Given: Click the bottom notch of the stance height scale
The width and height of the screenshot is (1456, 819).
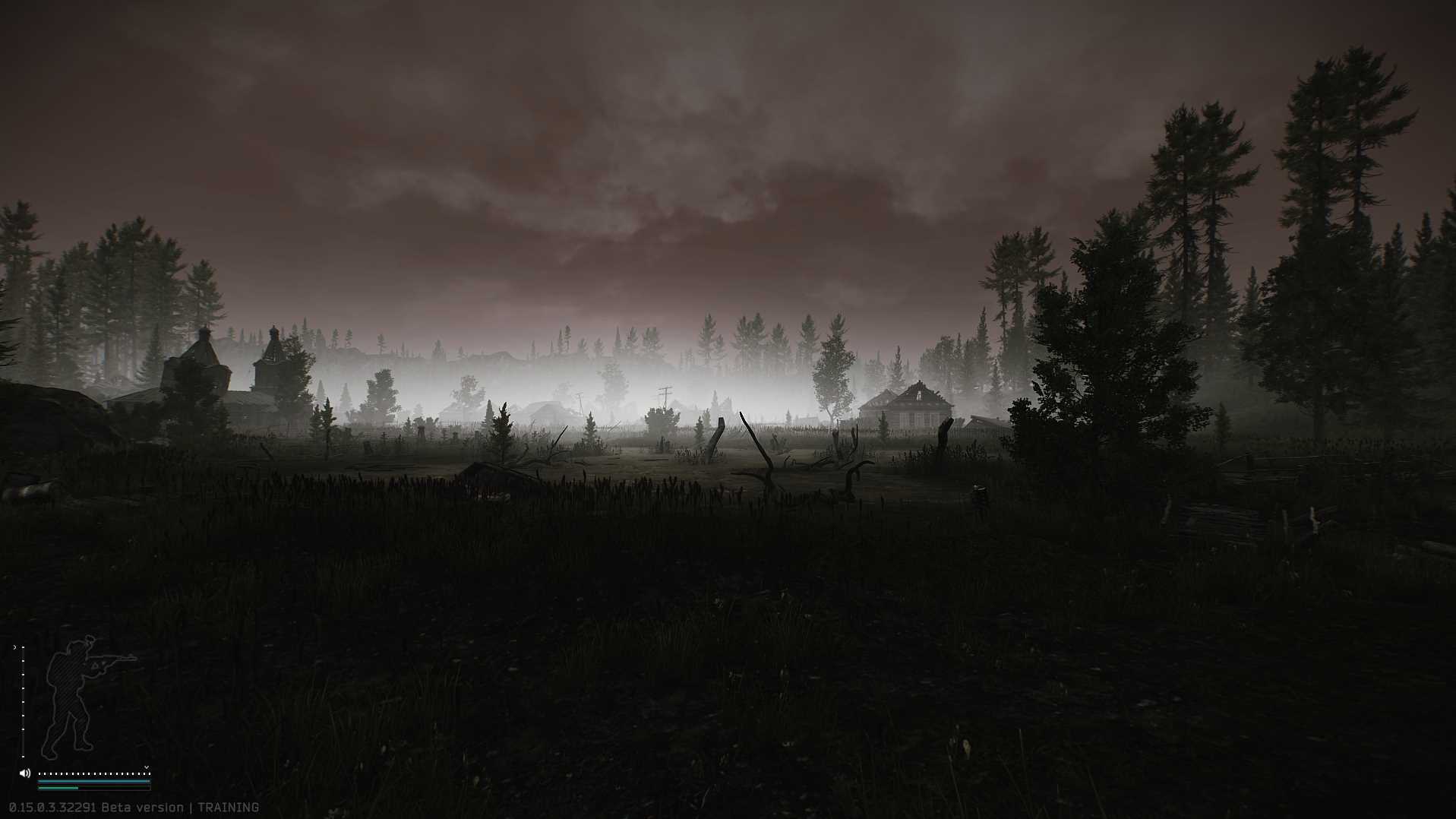Looking at the screenshot, I should pos(23,757).
